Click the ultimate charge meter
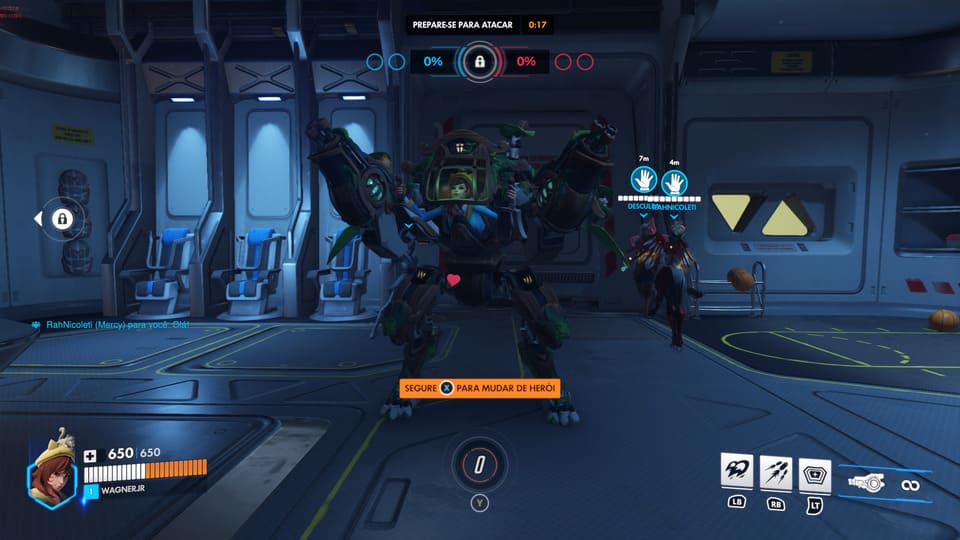The image size is (960, 540). click(480, 464)
